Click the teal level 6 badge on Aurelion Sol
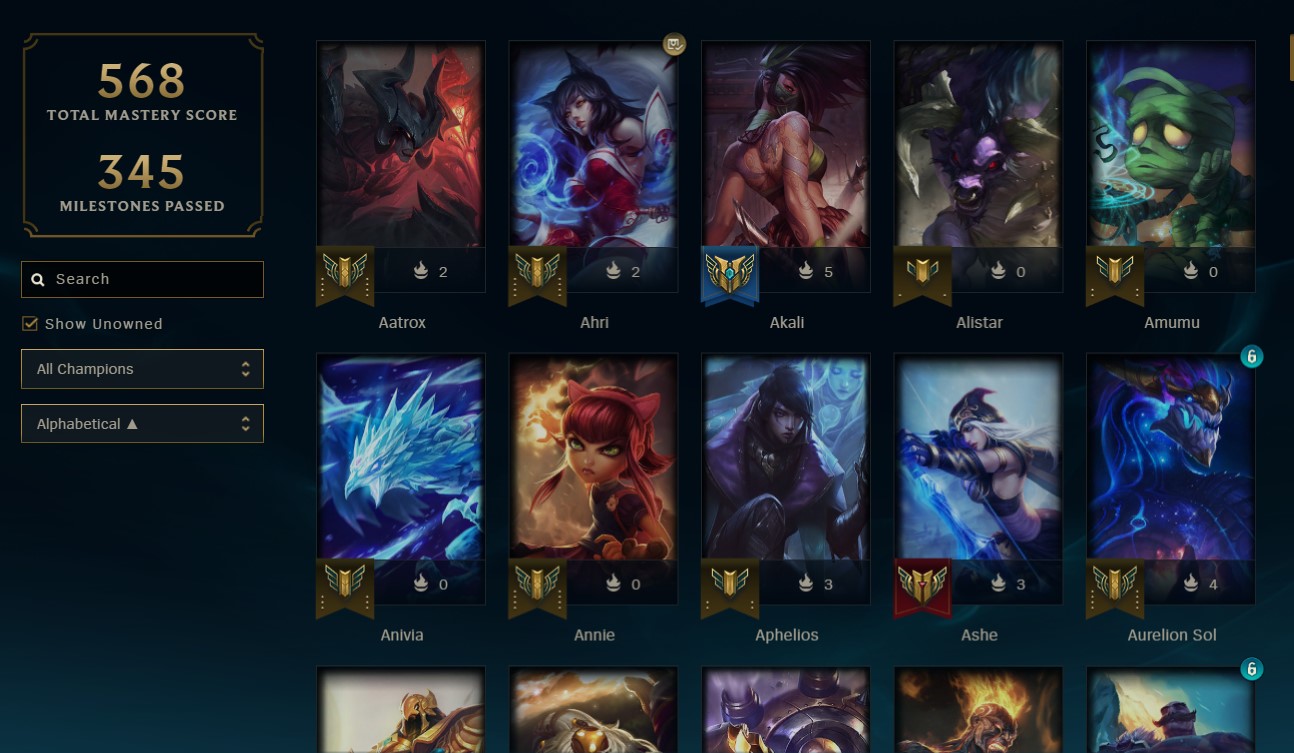This screenshot has width=1294, height=753. pyautogui.click(x=1252, y=357)
